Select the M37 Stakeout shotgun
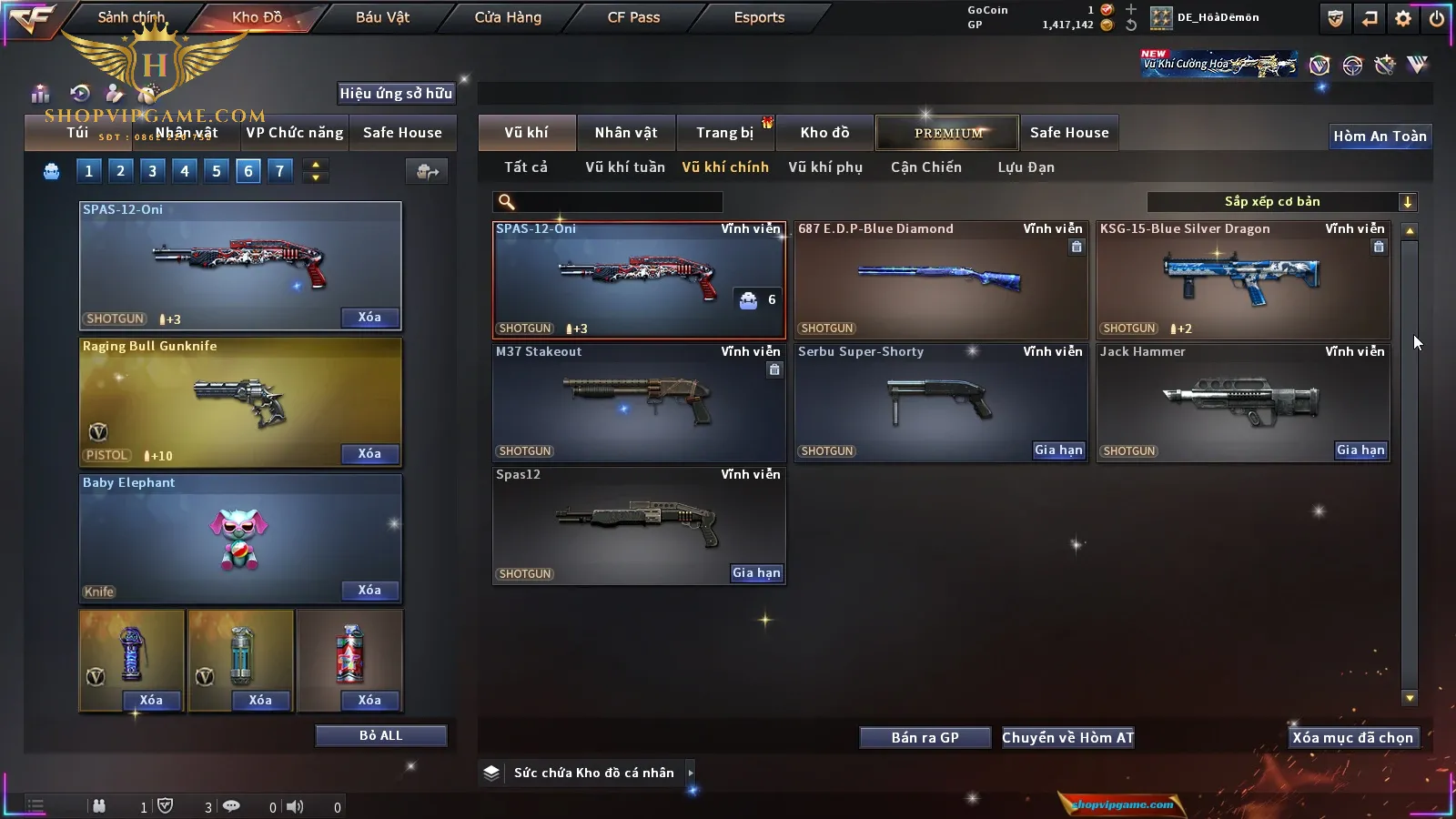The height and width of the screenshot is (819, 1456). click(638, 402)
